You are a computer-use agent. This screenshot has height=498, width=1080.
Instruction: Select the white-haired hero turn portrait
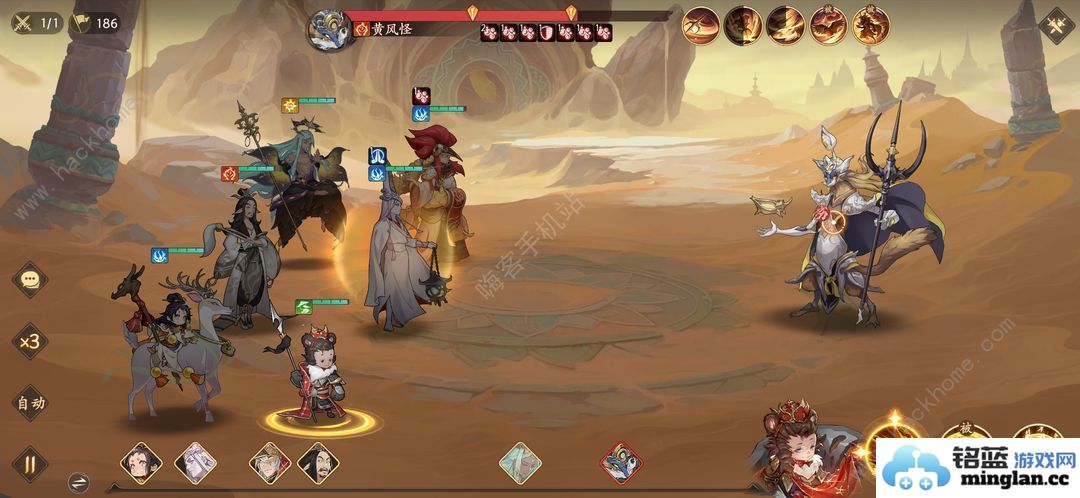(x=195, y=463)
